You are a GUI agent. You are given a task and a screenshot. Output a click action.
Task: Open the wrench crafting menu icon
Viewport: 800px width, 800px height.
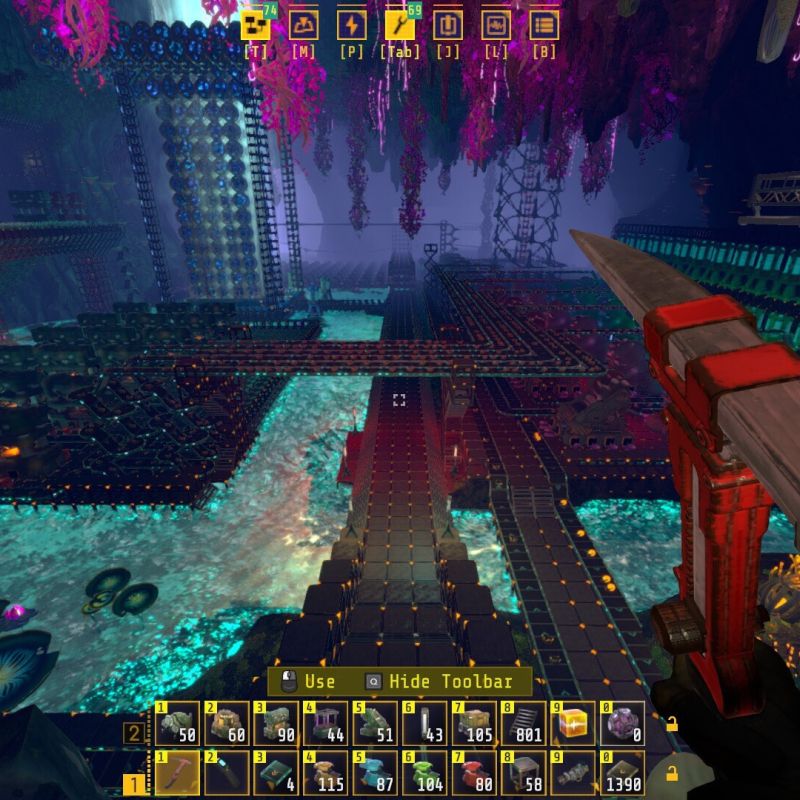[400, 25]
